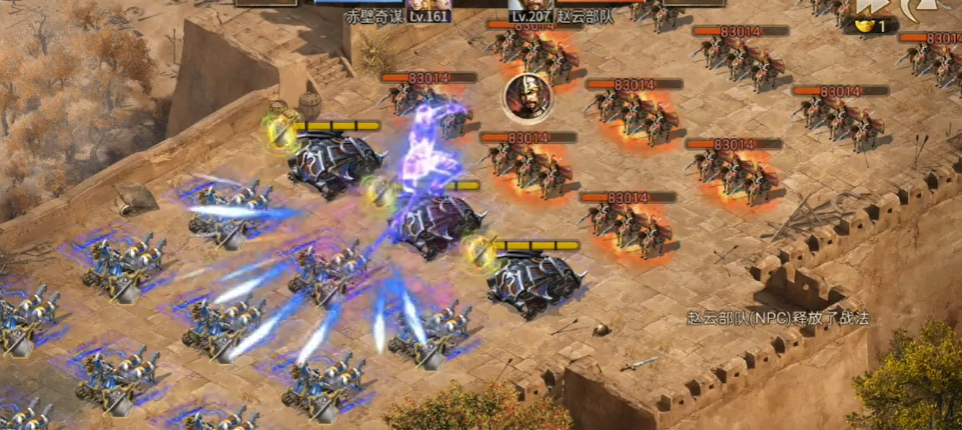
Task: Select the enemy general portrait medallion
Action: point(524,96)
